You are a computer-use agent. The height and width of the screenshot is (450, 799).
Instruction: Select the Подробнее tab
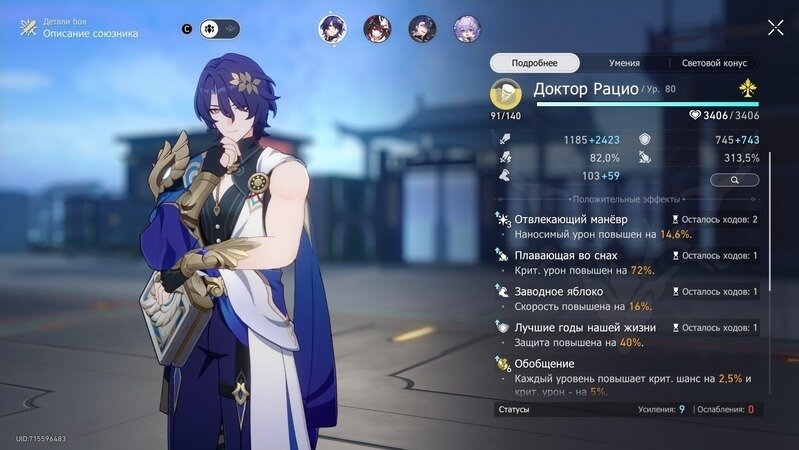tap(535, 63)
